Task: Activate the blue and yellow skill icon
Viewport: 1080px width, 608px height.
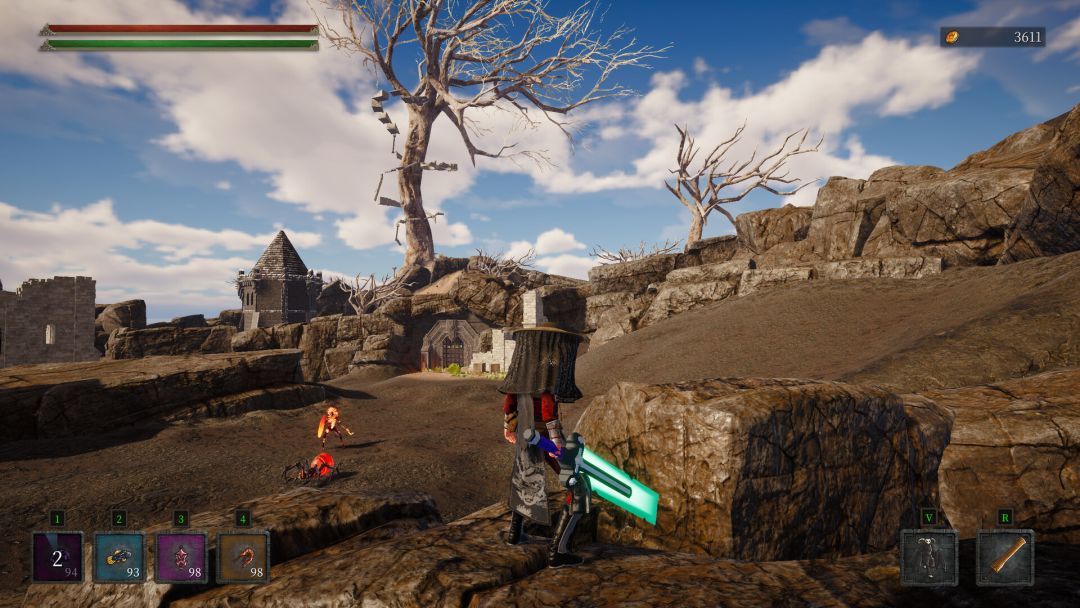Action: click(119, 557)
